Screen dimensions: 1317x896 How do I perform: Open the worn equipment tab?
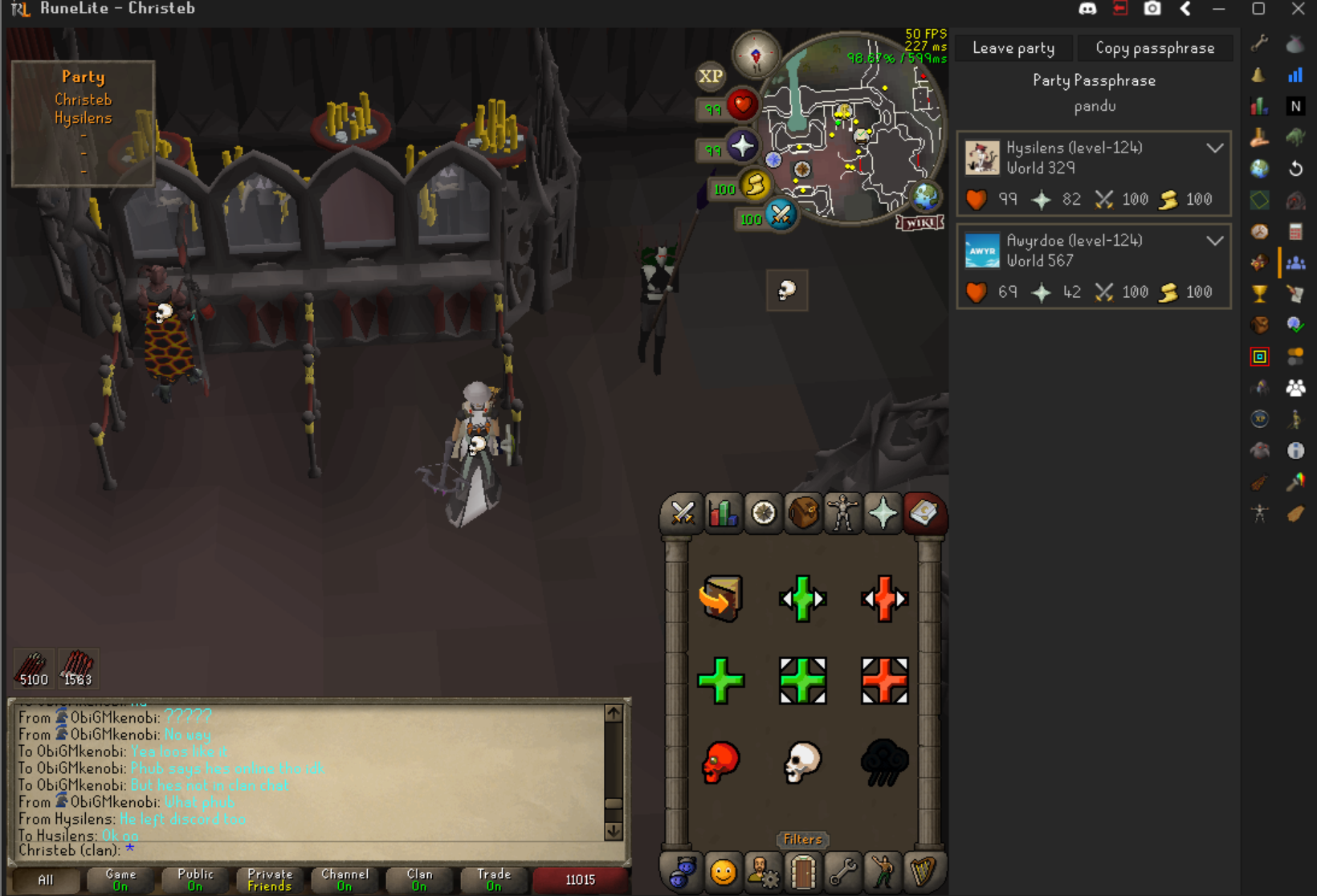(x=842, y=513)
